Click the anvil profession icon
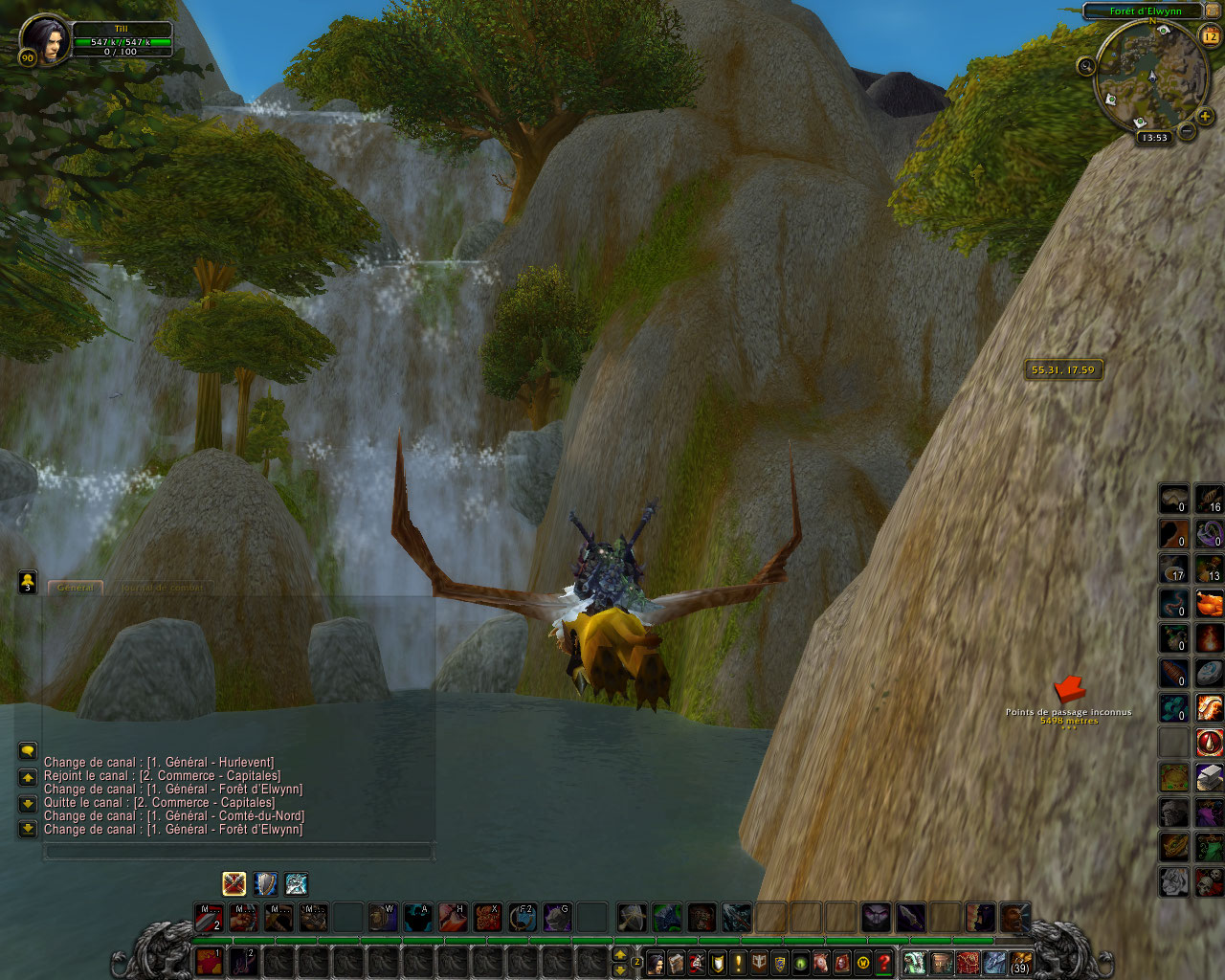 click(x=1210, y=777)
